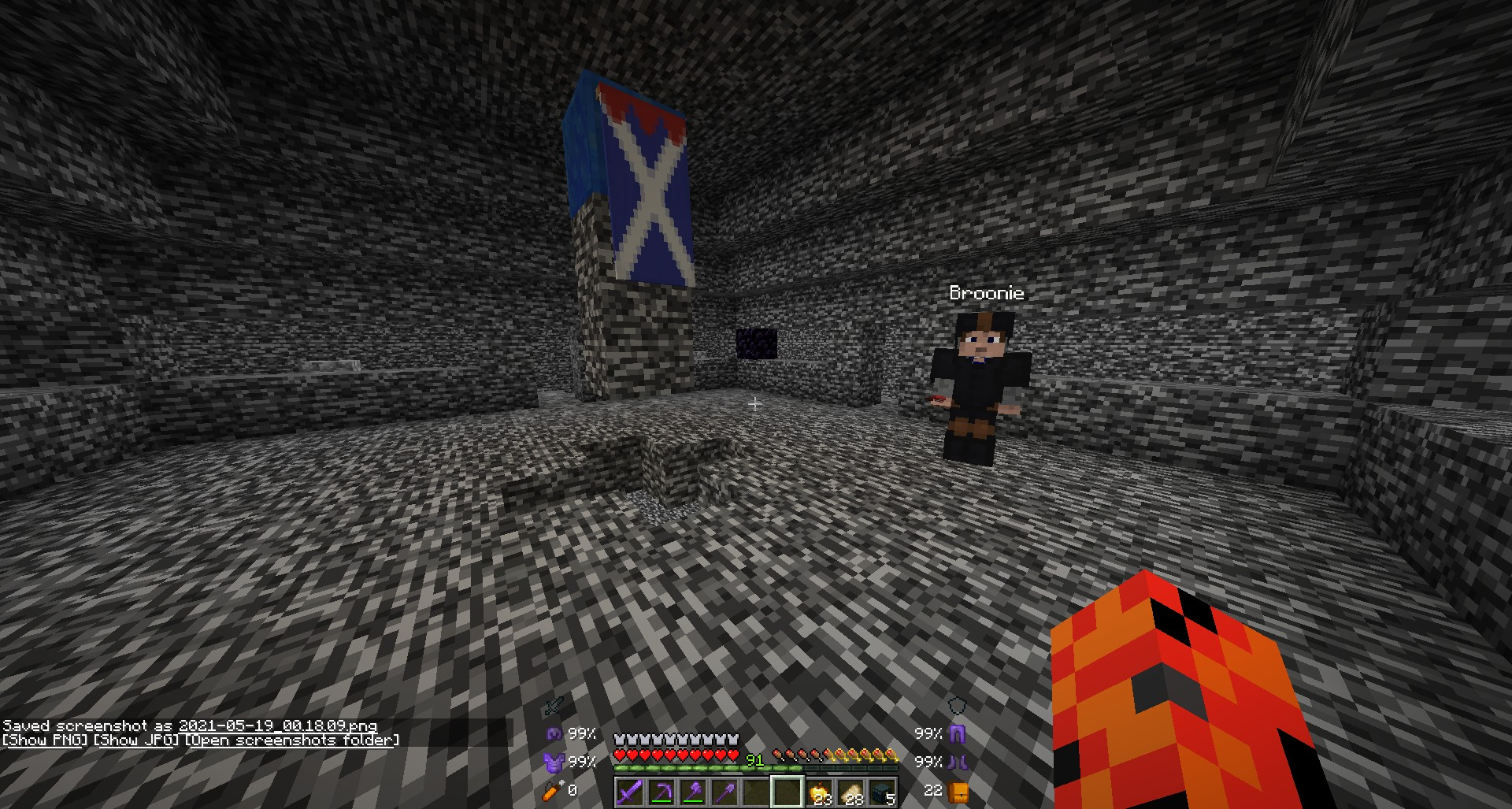Select the ender chest hotbar slot
The height and width of the screenshot is (809, 1512).
click(x=882, y=792)
